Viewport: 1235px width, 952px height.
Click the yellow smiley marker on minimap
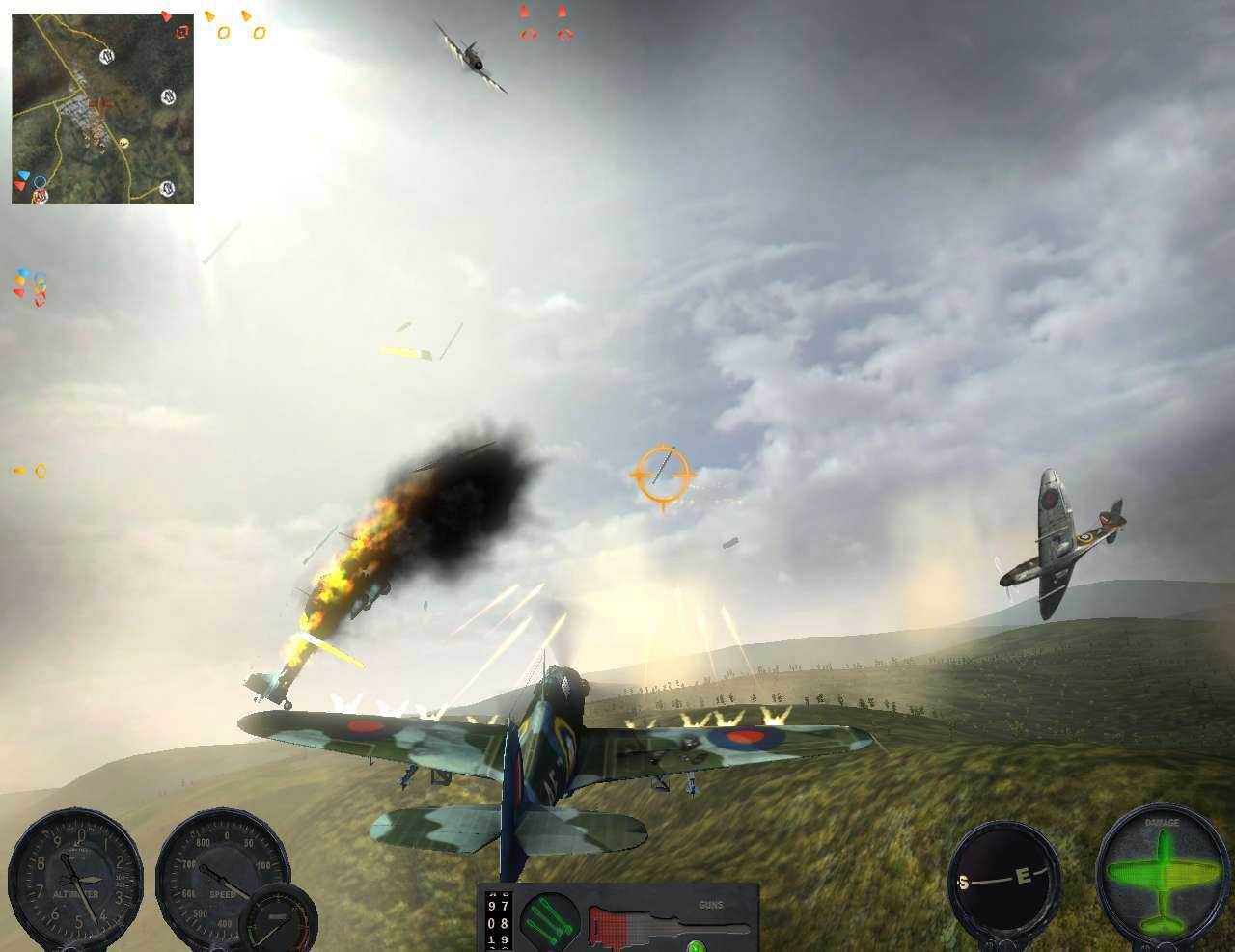124,143
